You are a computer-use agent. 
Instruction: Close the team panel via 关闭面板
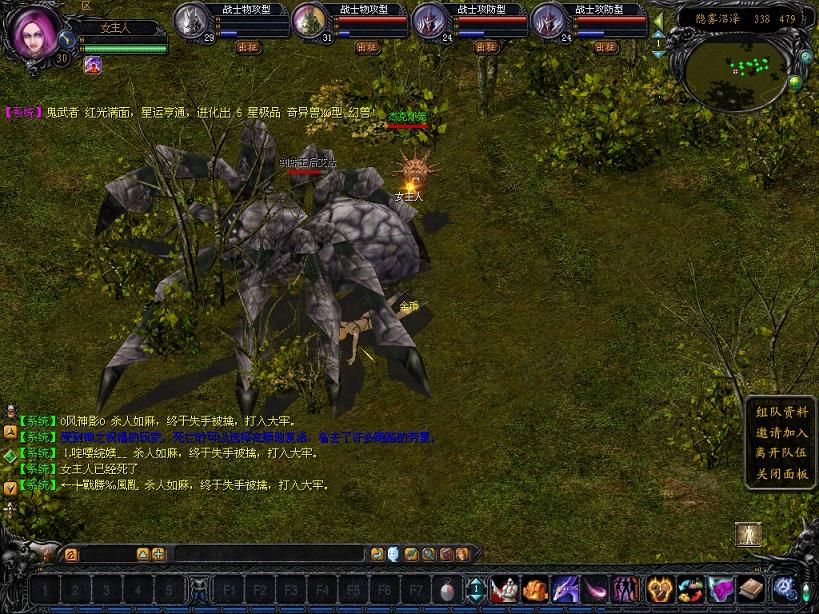pos(782,473)
